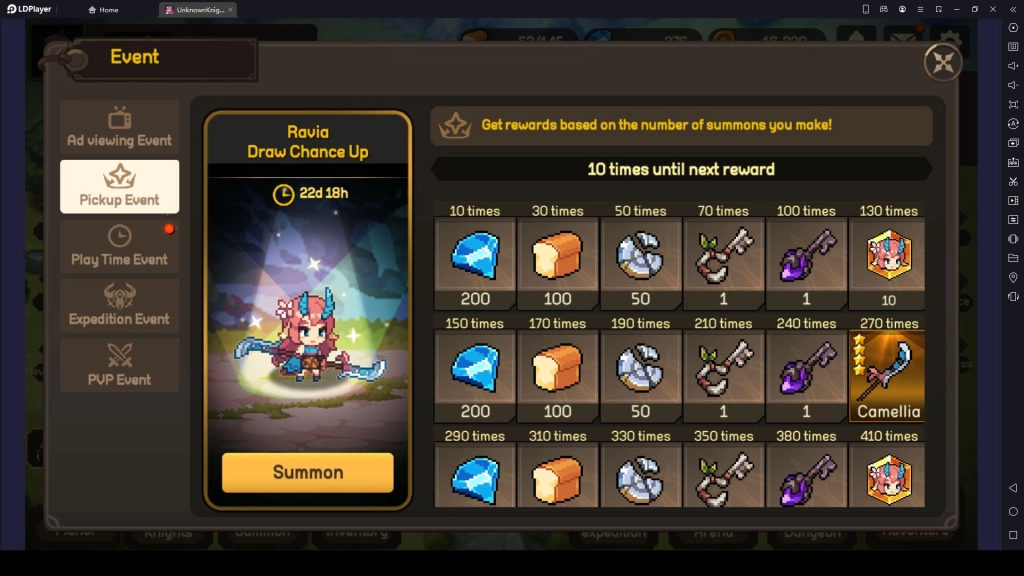Show the Expedition Event tab
This screenshot has width=1024, height=576.
(120, 306)
